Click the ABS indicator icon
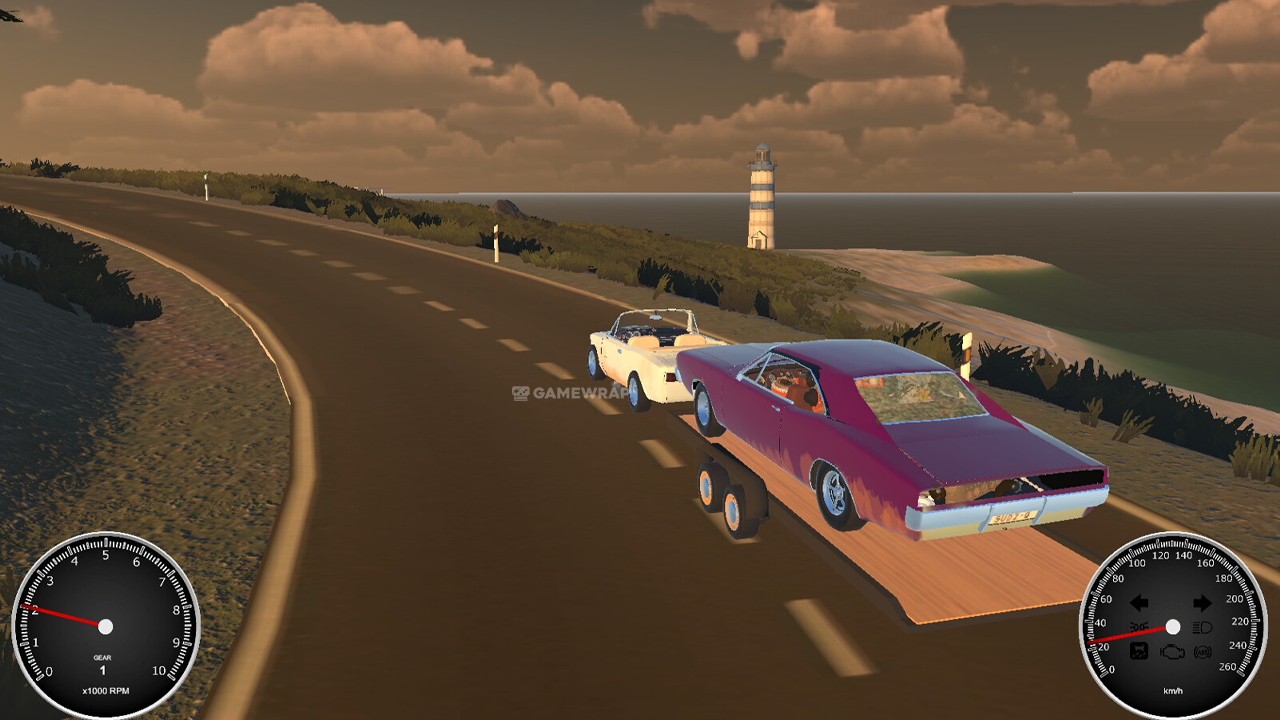 click(x=1202, y=652)
